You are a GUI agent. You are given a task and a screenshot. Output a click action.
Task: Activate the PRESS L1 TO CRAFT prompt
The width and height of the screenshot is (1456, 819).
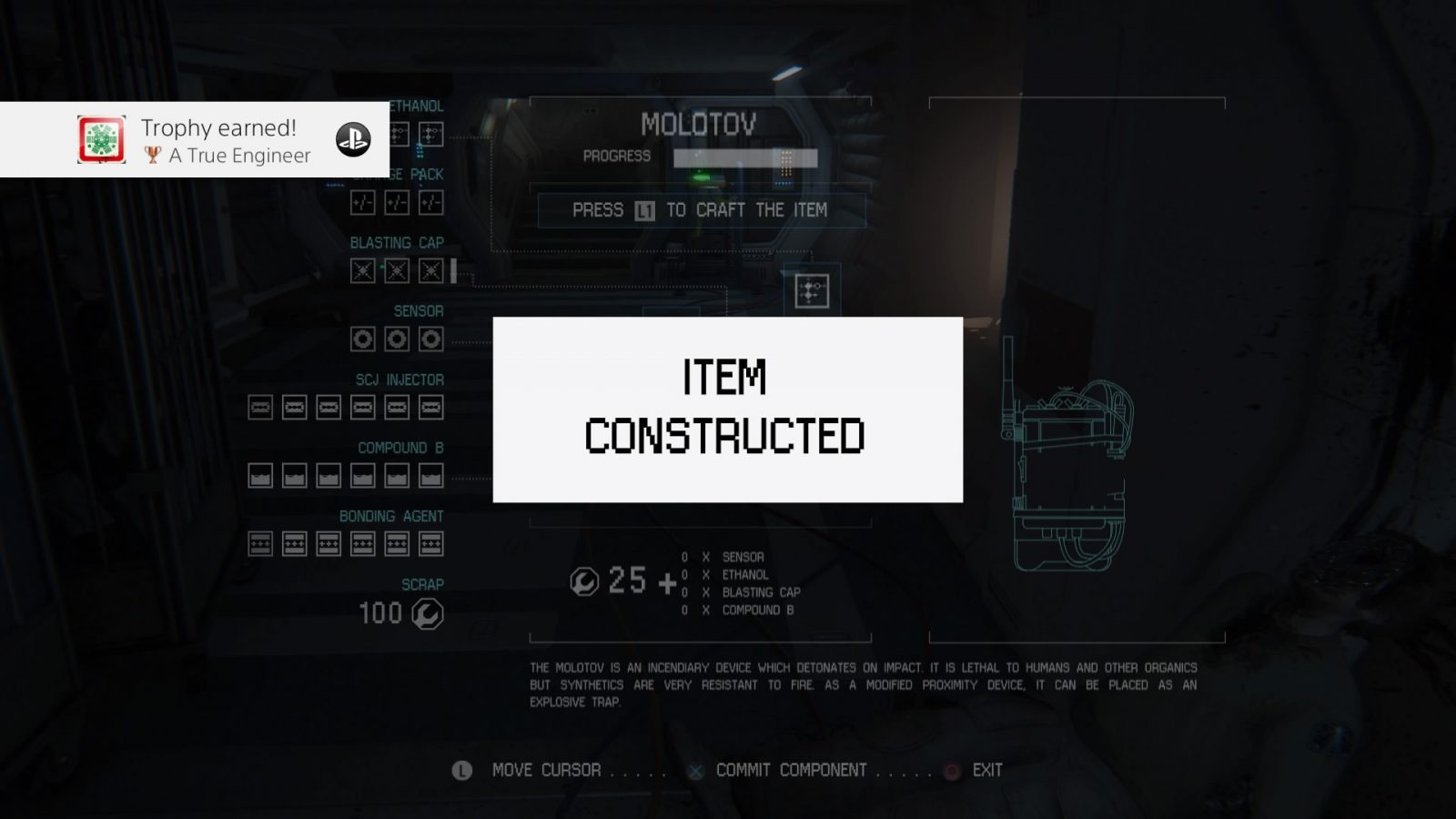coord(702,209)
